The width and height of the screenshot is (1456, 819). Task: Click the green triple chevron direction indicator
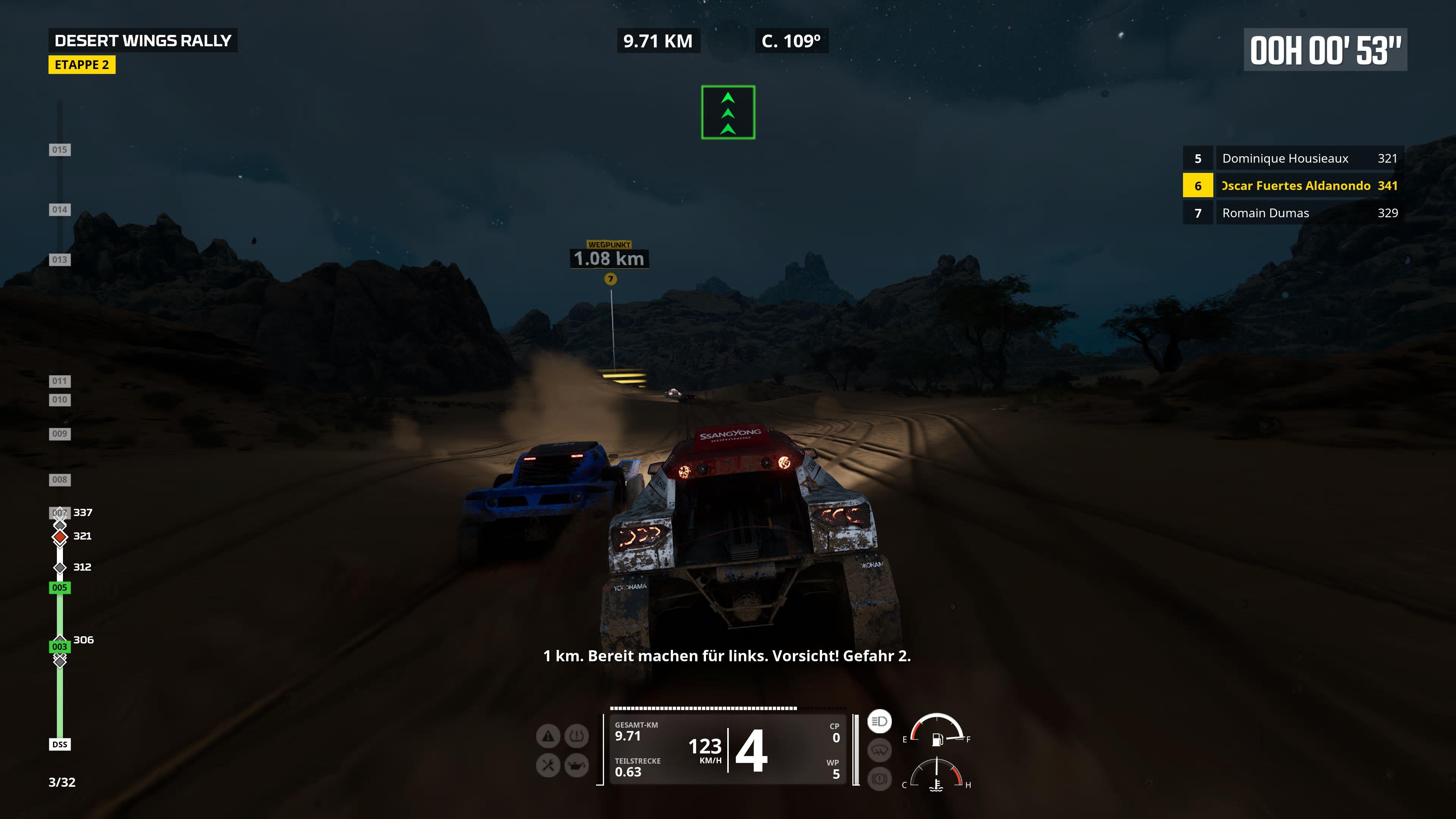[728, 112]
